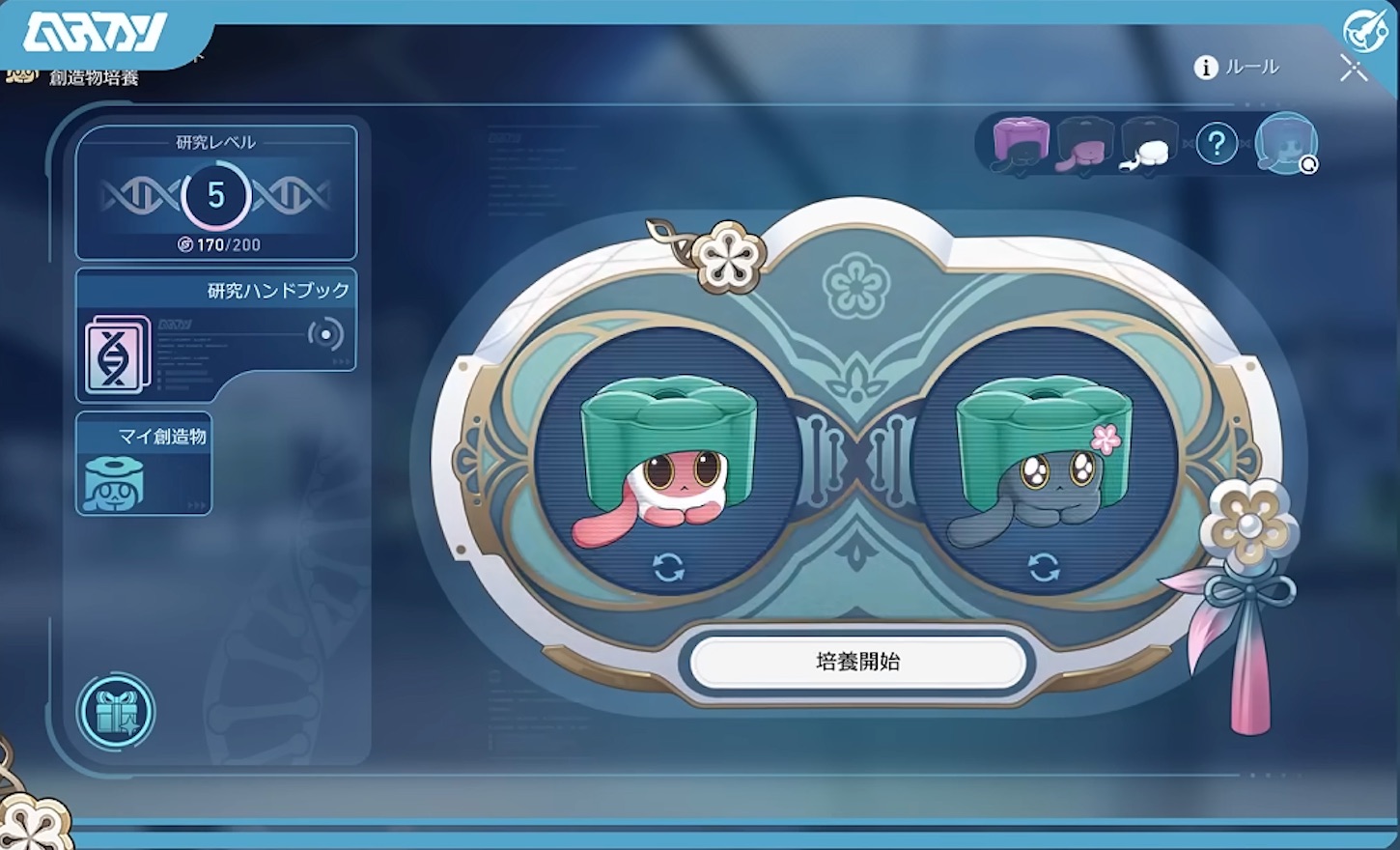Swap the right parent using the refresh arrows
1400x850 pixels.
[1047, 568]
